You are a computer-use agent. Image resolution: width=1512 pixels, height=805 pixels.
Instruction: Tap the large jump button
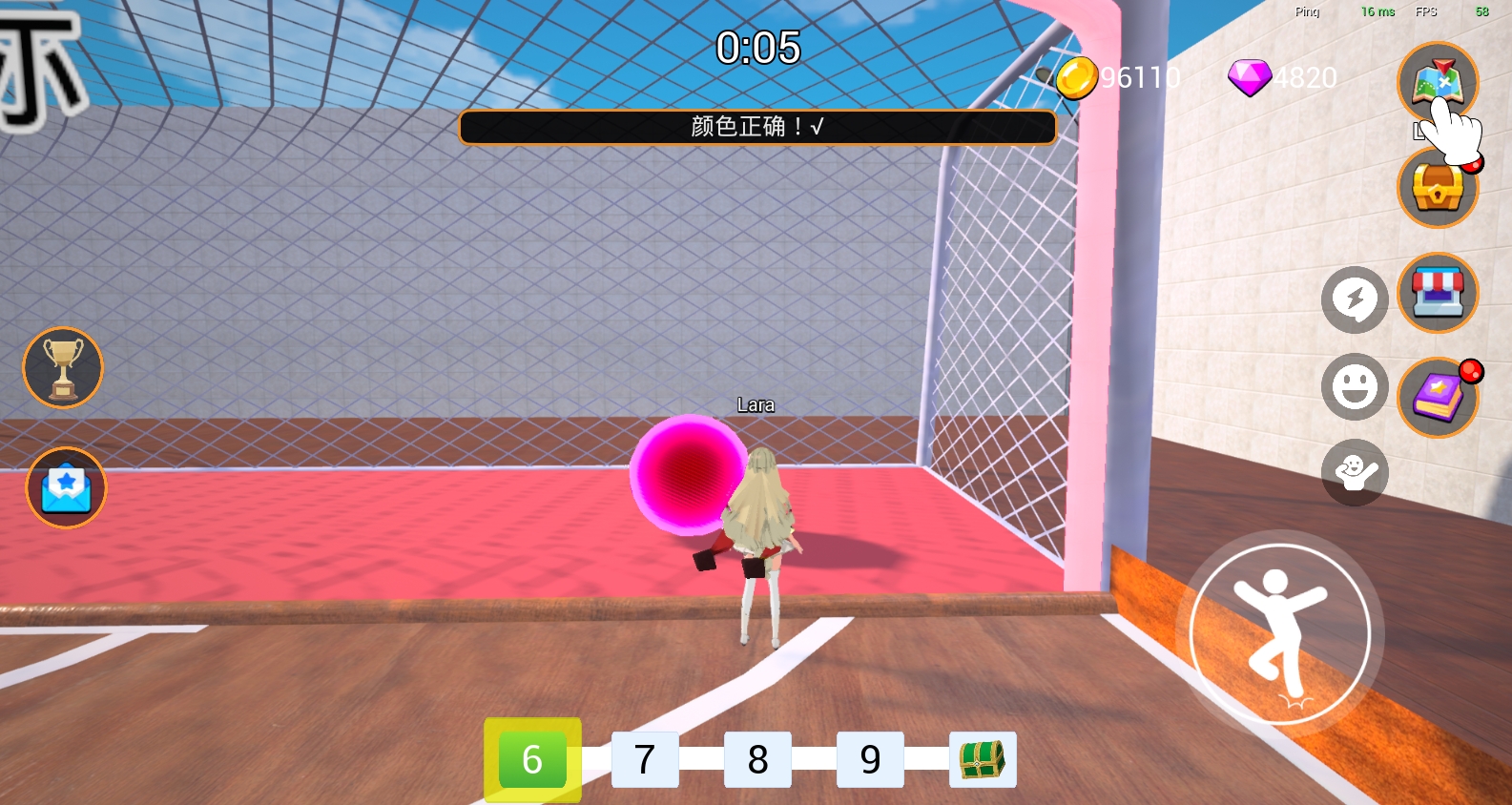coord(1279,634)
